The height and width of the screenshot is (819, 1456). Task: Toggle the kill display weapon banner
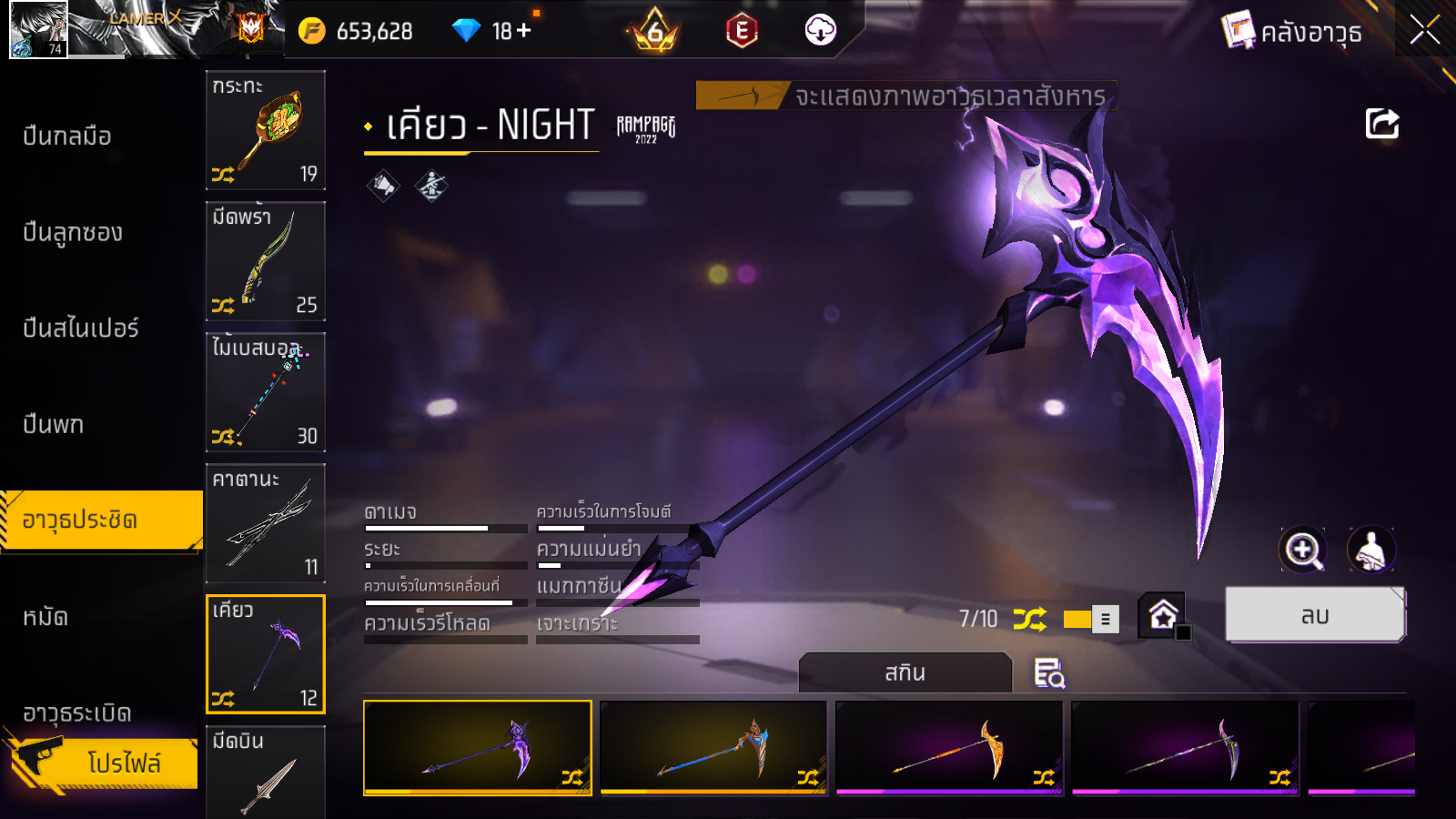pos(905,96)
